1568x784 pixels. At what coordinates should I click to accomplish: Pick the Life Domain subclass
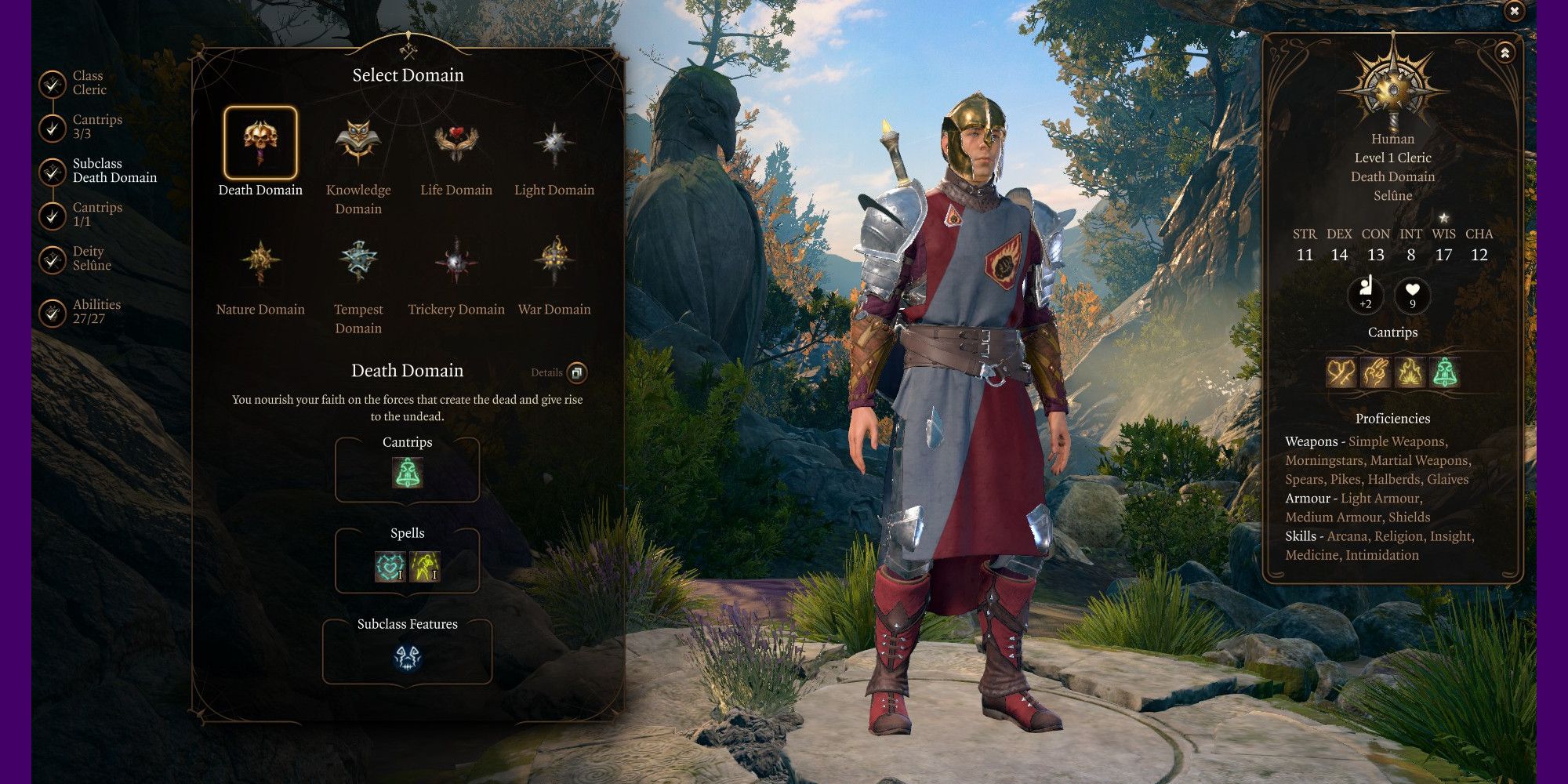coord(456,143)
